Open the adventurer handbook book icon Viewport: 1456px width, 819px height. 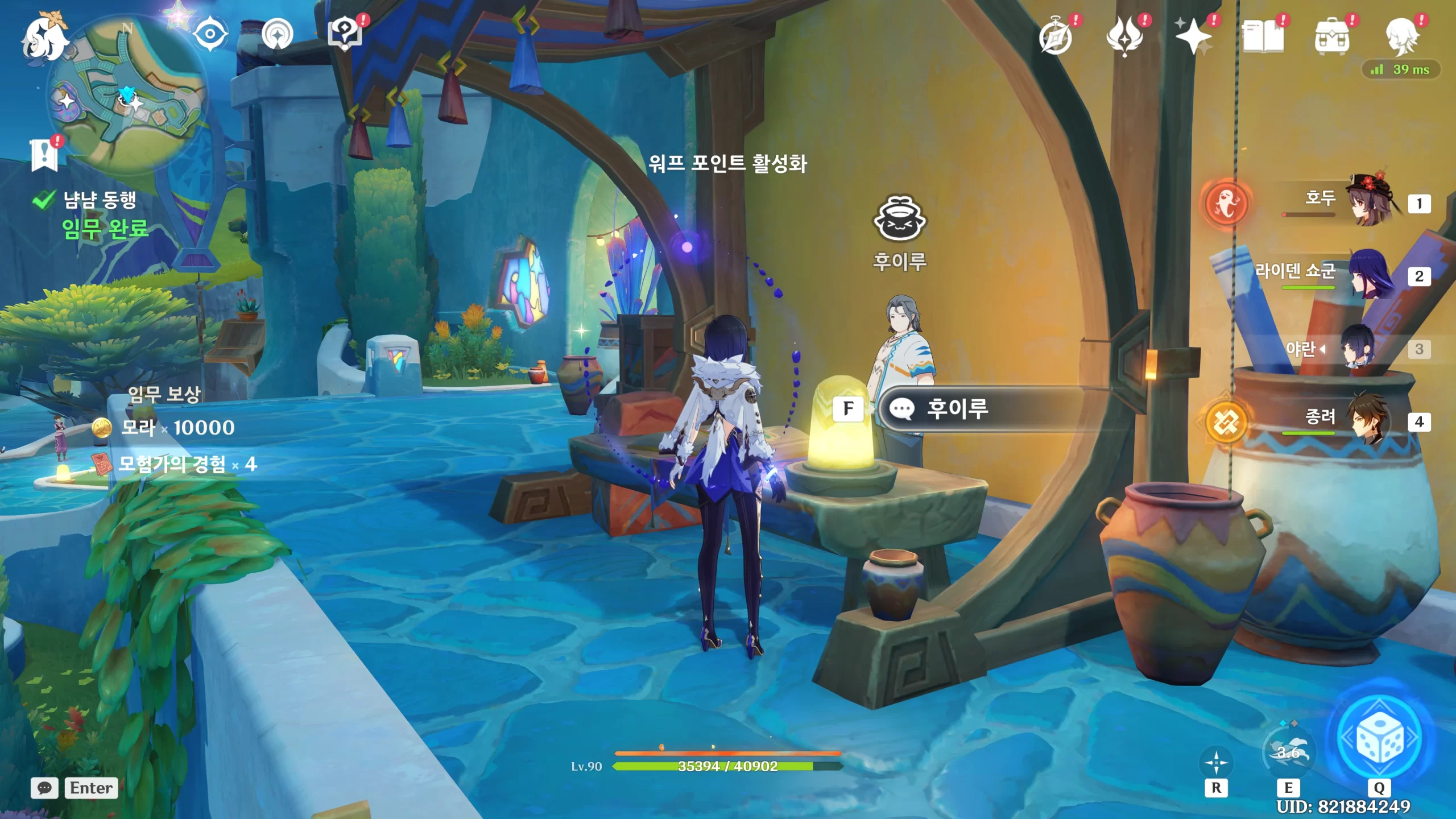click(1263, 36)
